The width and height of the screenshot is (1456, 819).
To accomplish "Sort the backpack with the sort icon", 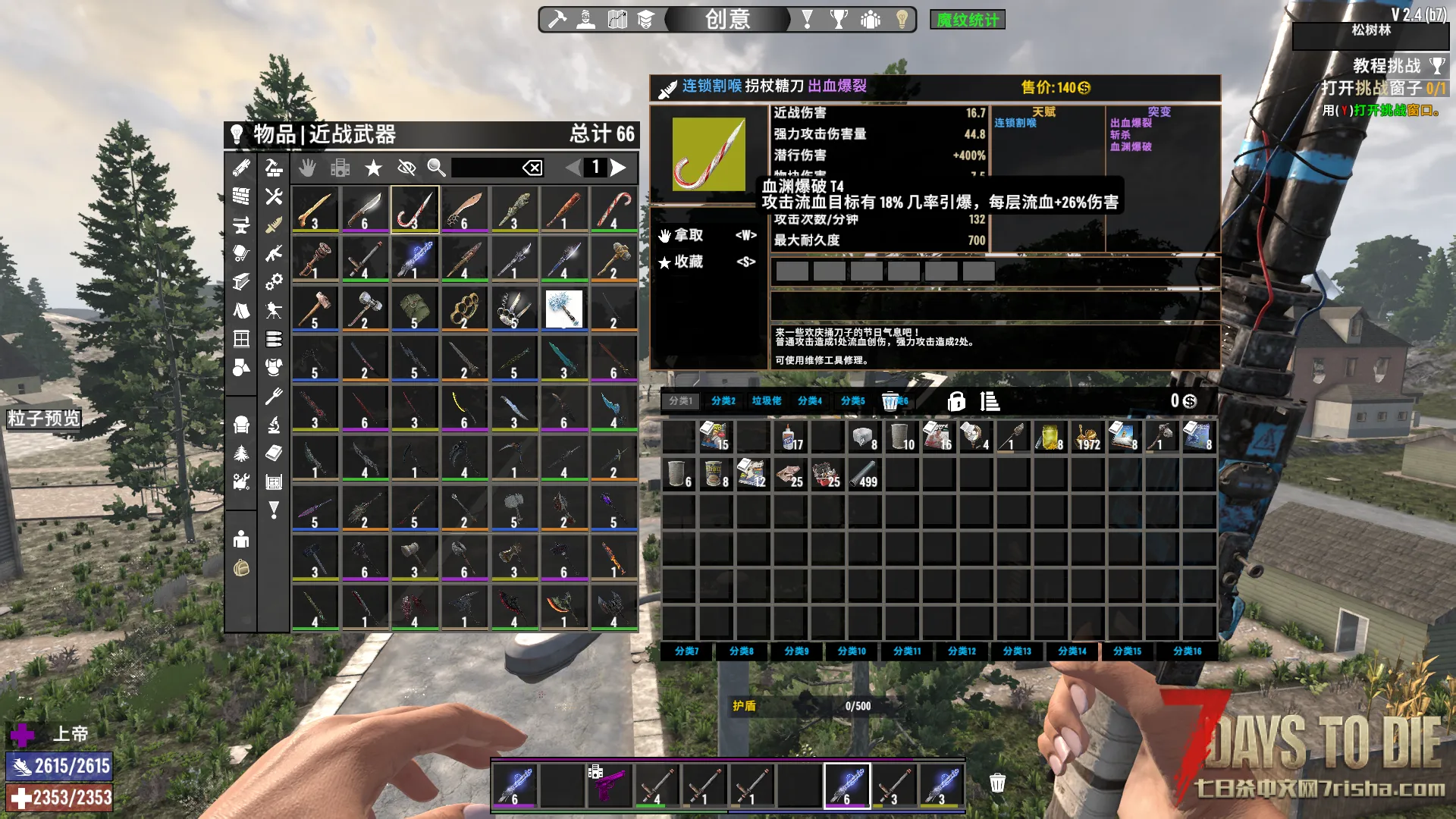I will 990,401.
